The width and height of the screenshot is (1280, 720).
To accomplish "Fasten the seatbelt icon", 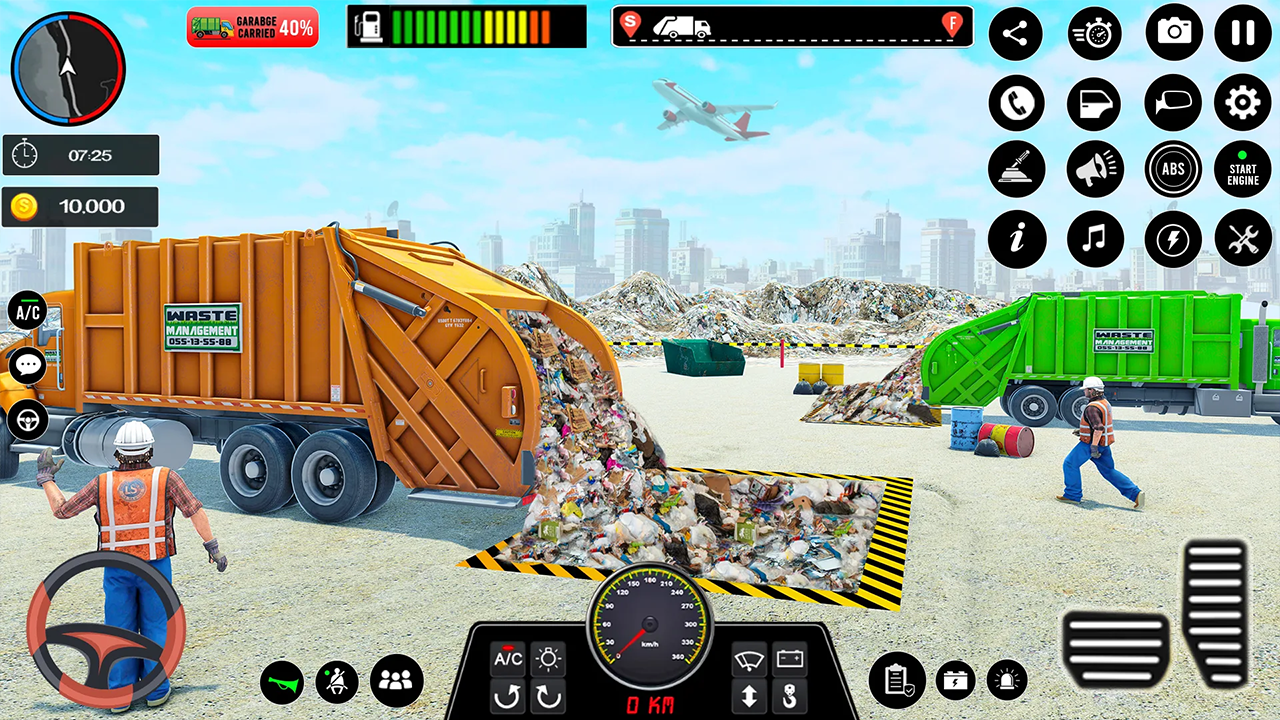I will point(337,680).
